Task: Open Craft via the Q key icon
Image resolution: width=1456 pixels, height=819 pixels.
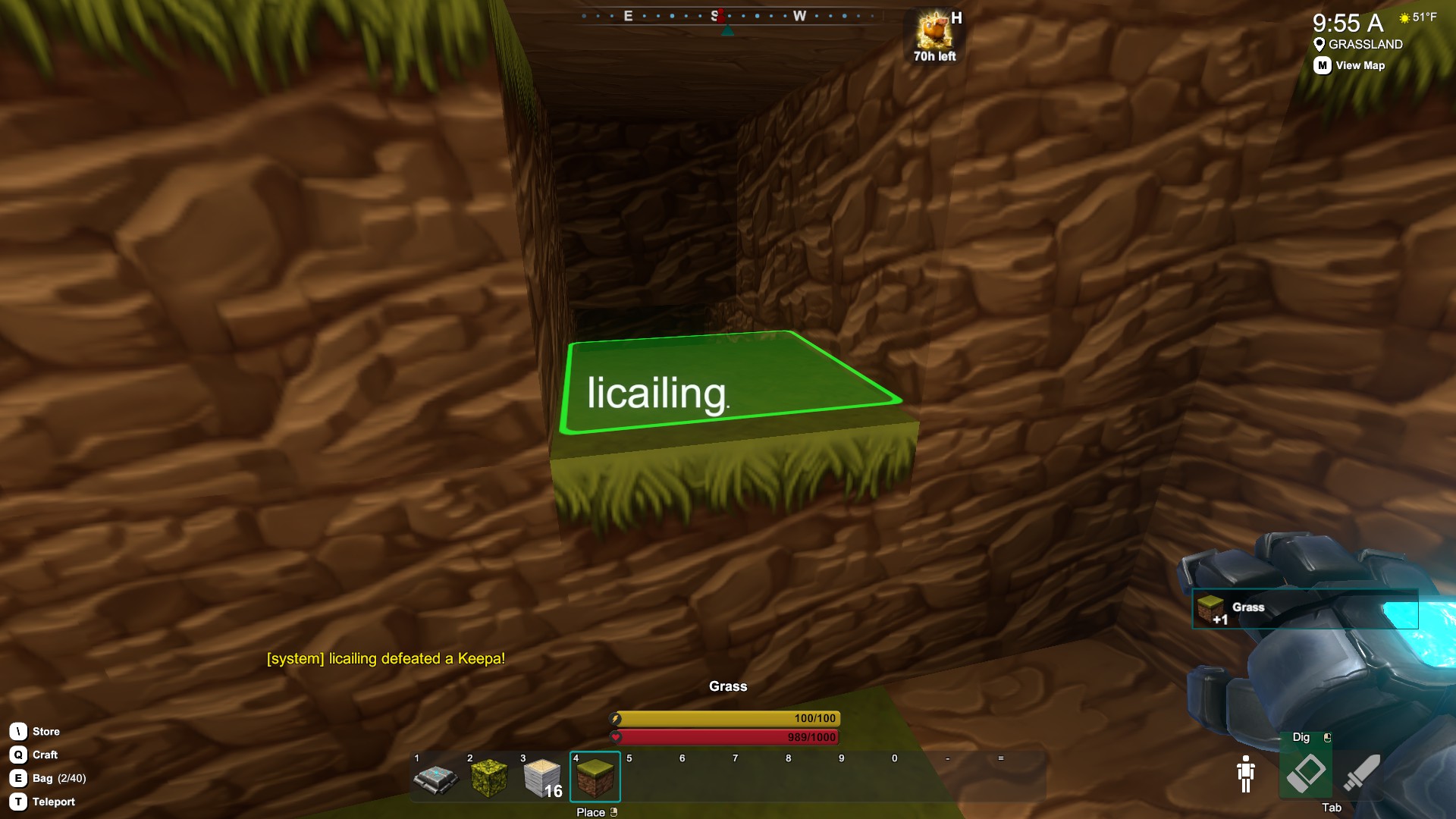Action: pyautogui.click(x=17, y=755)
